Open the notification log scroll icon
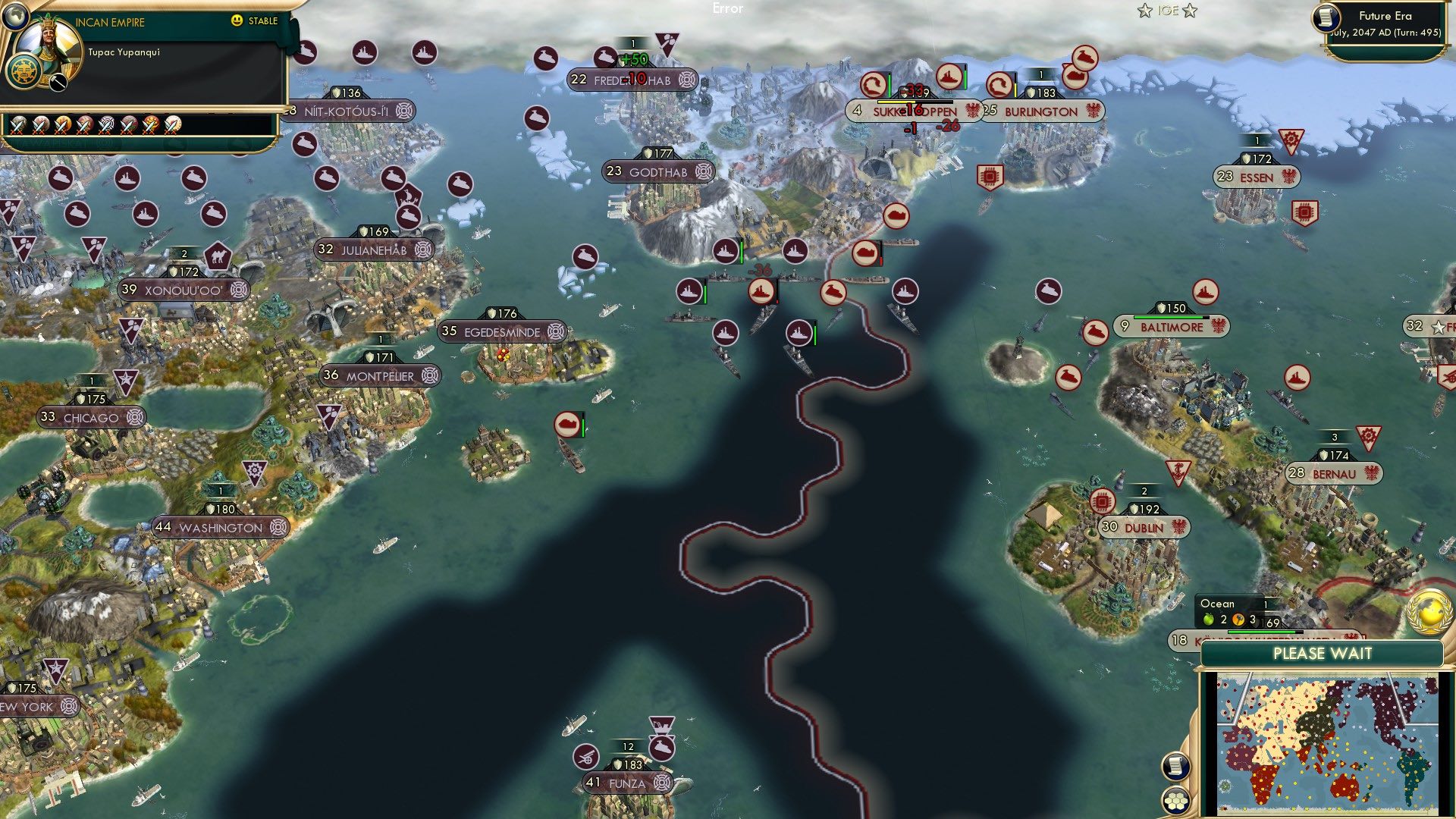Viewport: 1456px width, 819px height. [x=1175, y=764]
